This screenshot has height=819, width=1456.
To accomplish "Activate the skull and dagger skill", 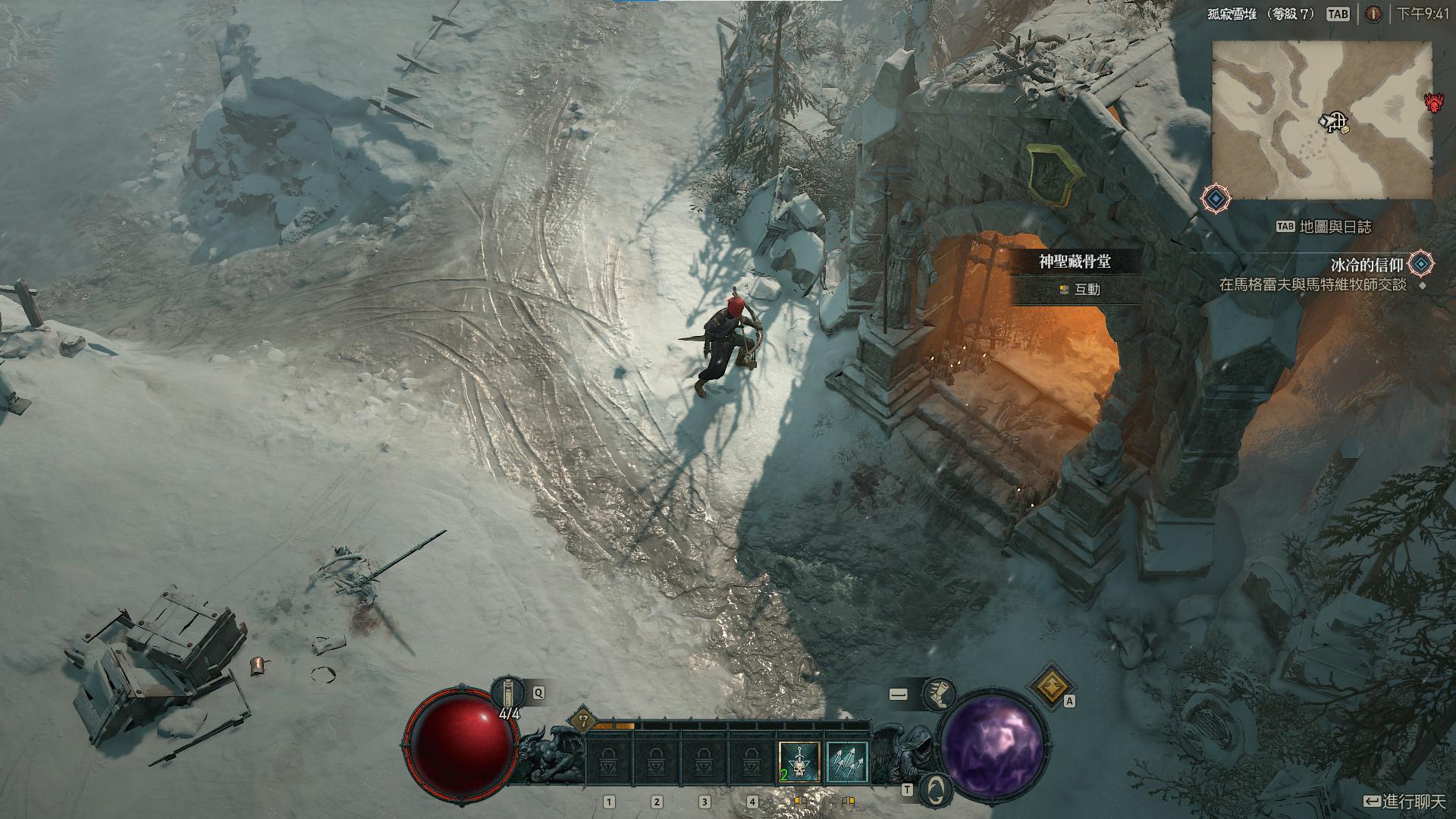I will 799,762.
